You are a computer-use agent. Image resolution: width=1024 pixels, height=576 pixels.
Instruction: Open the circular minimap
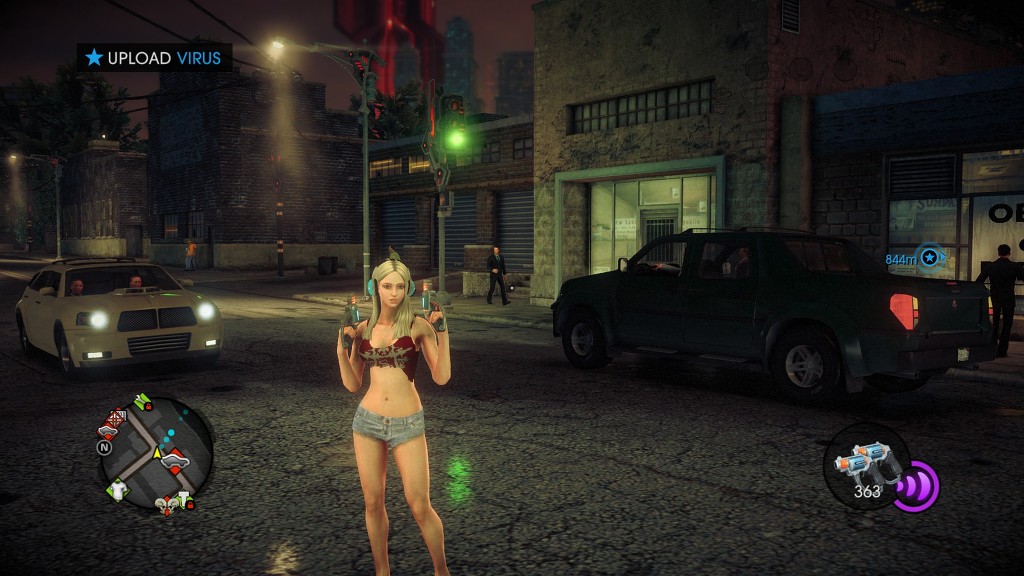tap(156, 453)
